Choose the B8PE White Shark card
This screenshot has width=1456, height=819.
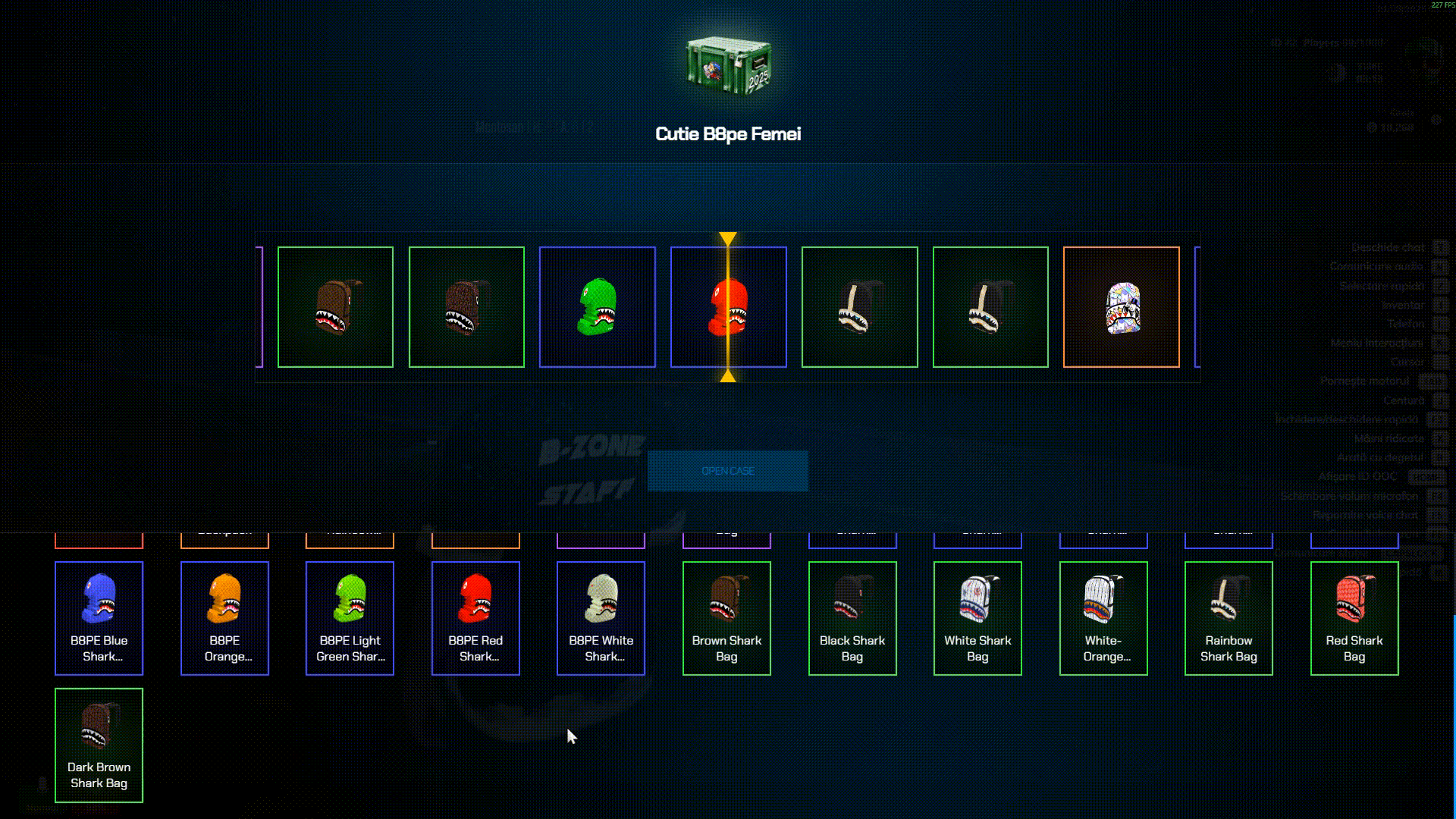tap(601, 618)
